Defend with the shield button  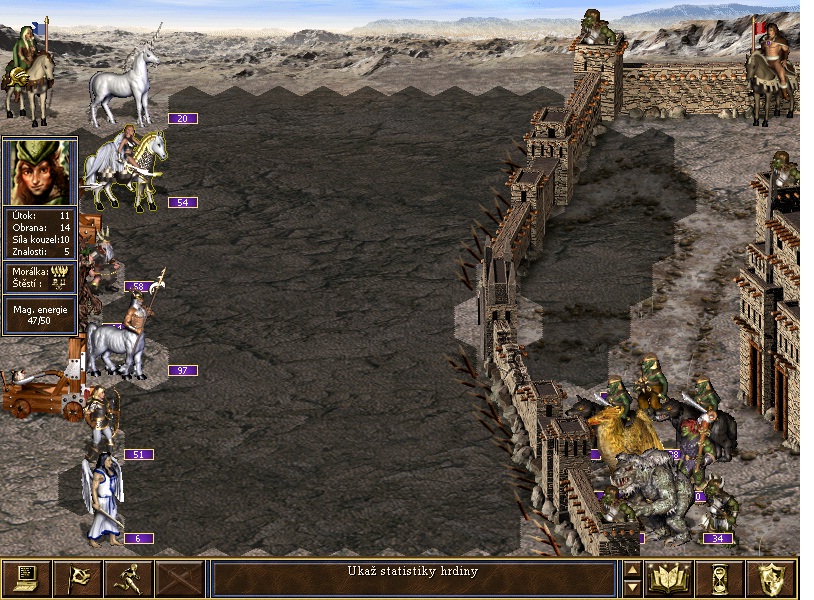[772, 578]
